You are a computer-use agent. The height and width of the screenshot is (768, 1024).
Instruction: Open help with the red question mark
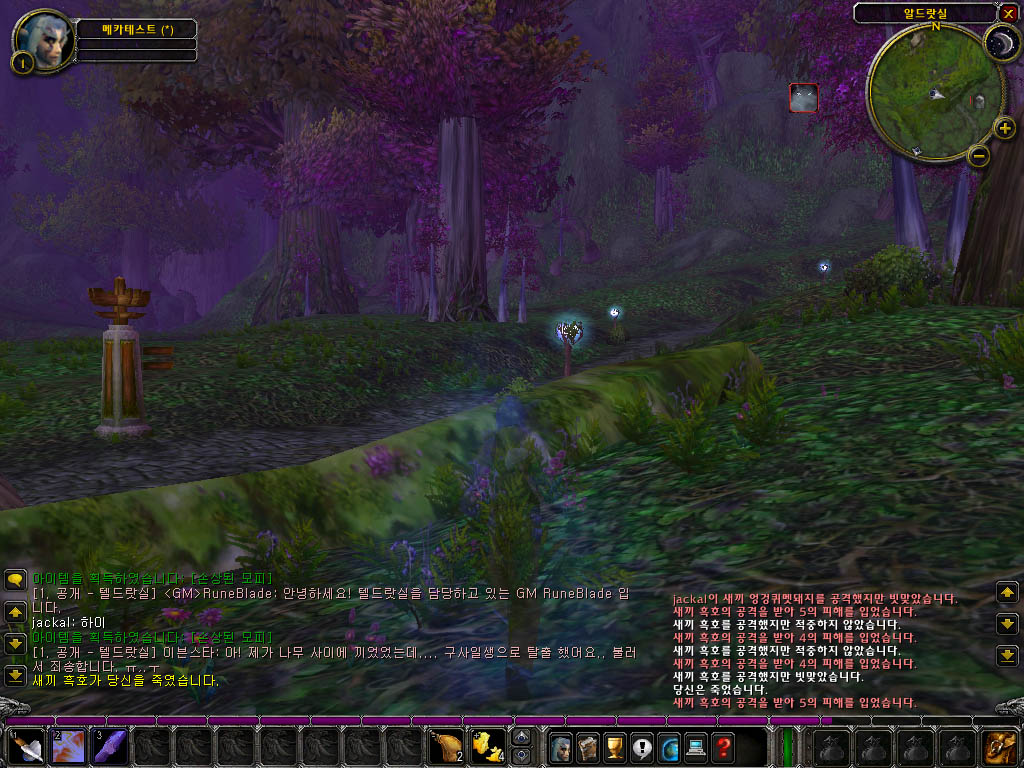tap(722, 747)
